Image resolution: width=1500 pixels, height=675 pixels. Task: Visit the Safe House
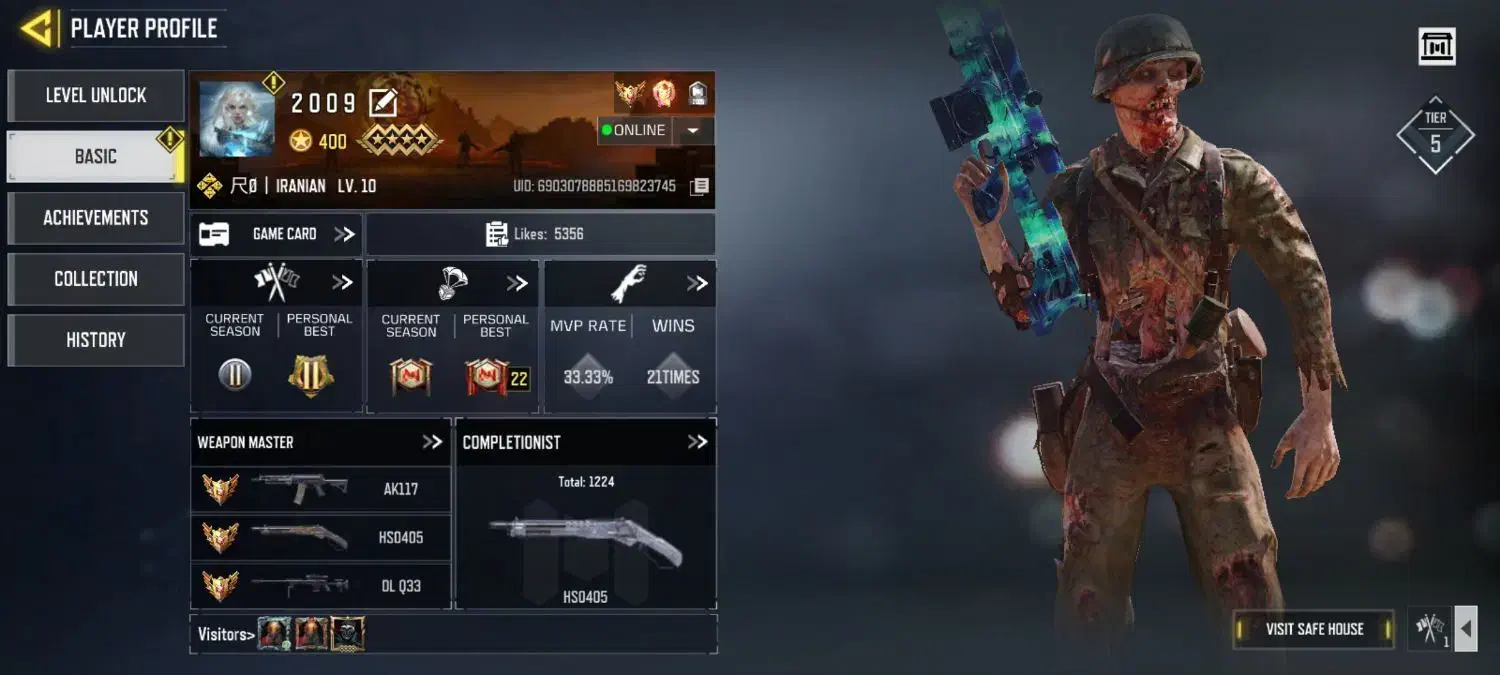1314,629
